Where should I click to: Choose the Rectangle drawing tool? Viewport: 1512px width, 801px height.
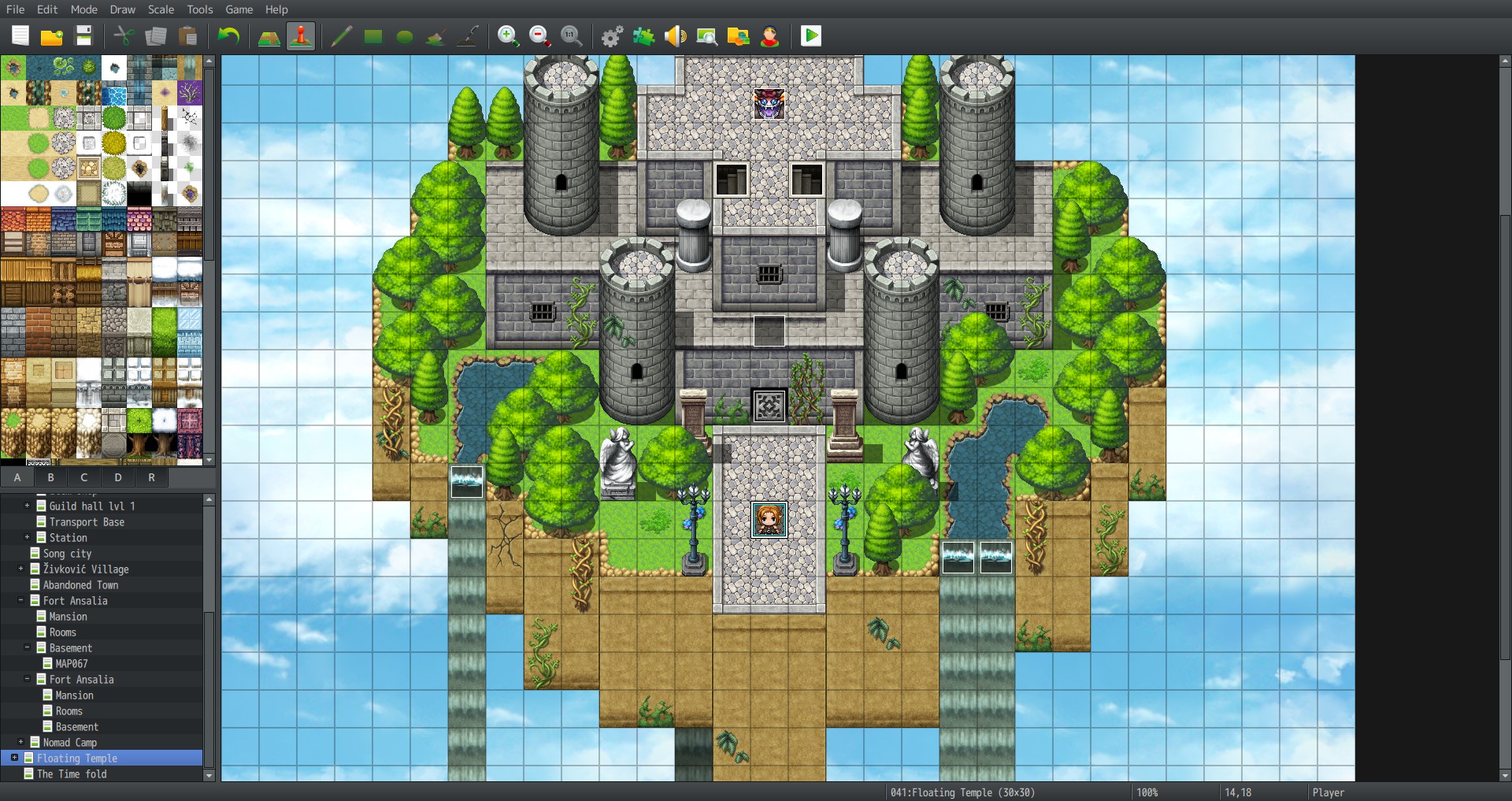pos(373,35)
